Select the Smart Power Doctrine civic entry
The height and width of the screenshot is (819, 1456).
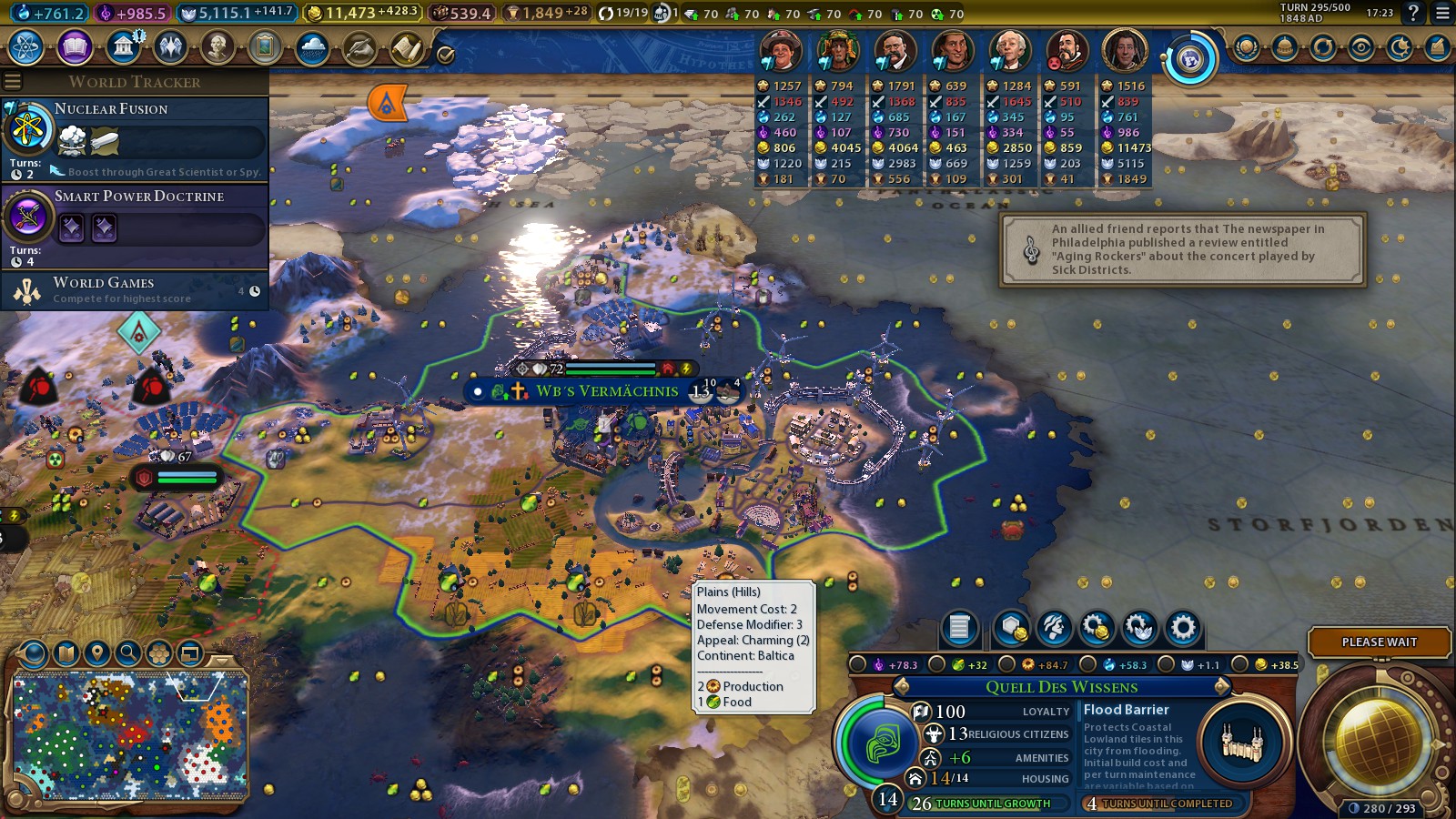(135, 225)
